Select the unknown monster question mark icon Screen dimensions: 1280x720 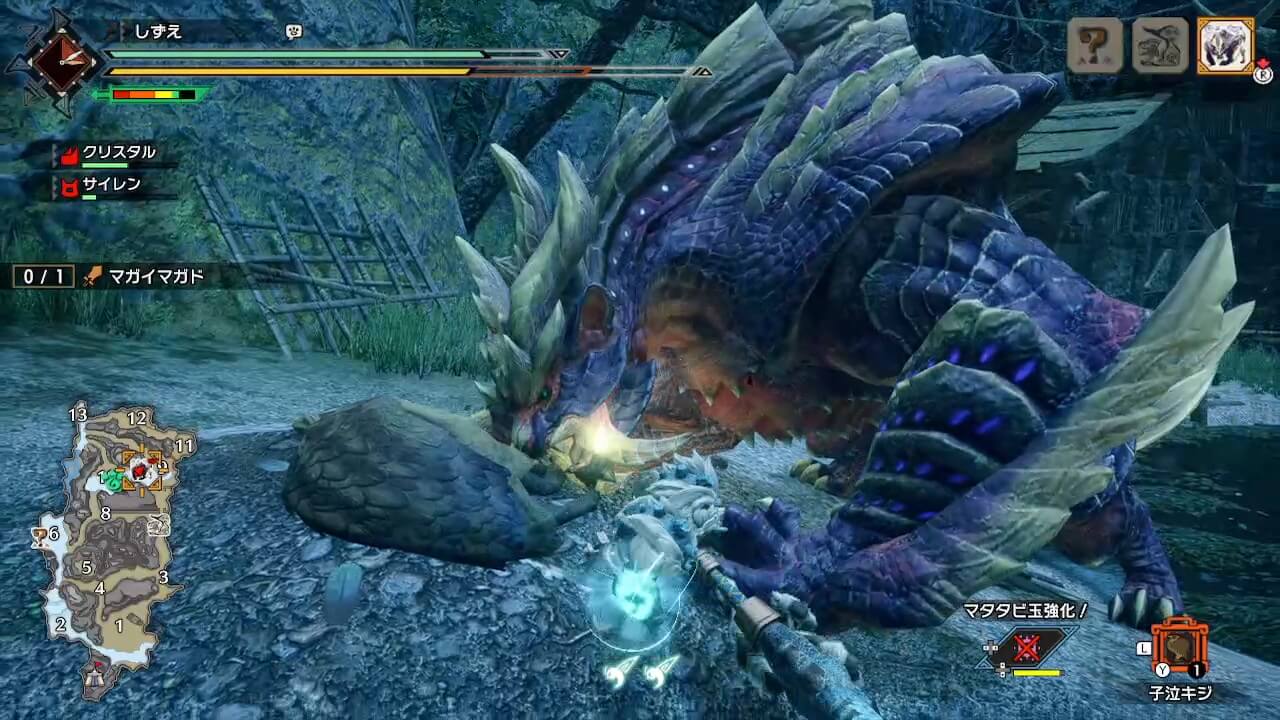click(x=1095, y=46)
